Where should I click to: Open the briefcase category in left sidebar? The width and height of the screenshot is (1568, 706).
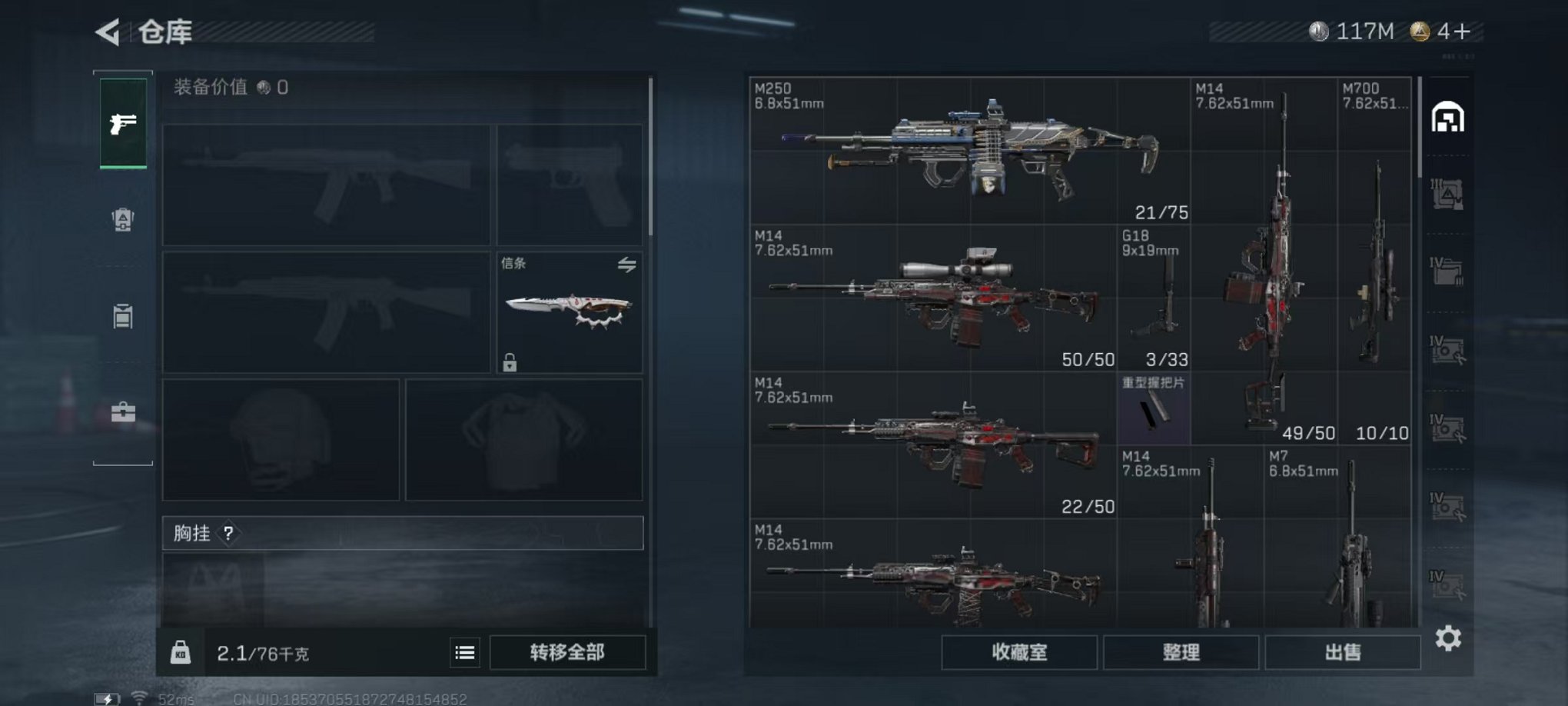click(123, 413)
